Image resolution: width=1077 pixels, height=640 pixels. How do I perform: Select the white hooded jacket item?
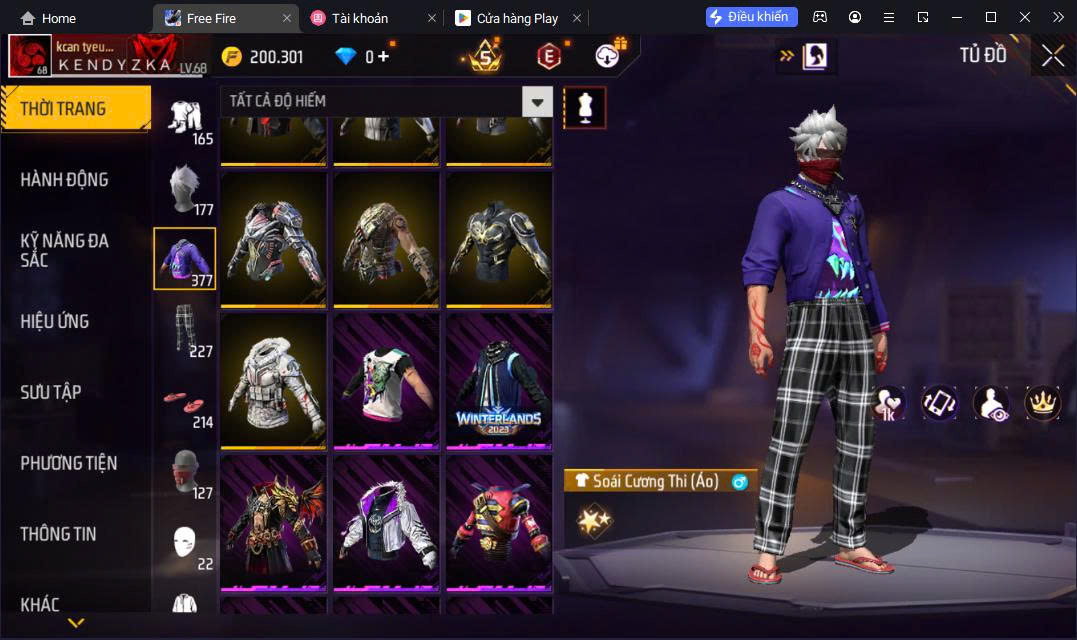click(273, 380)
